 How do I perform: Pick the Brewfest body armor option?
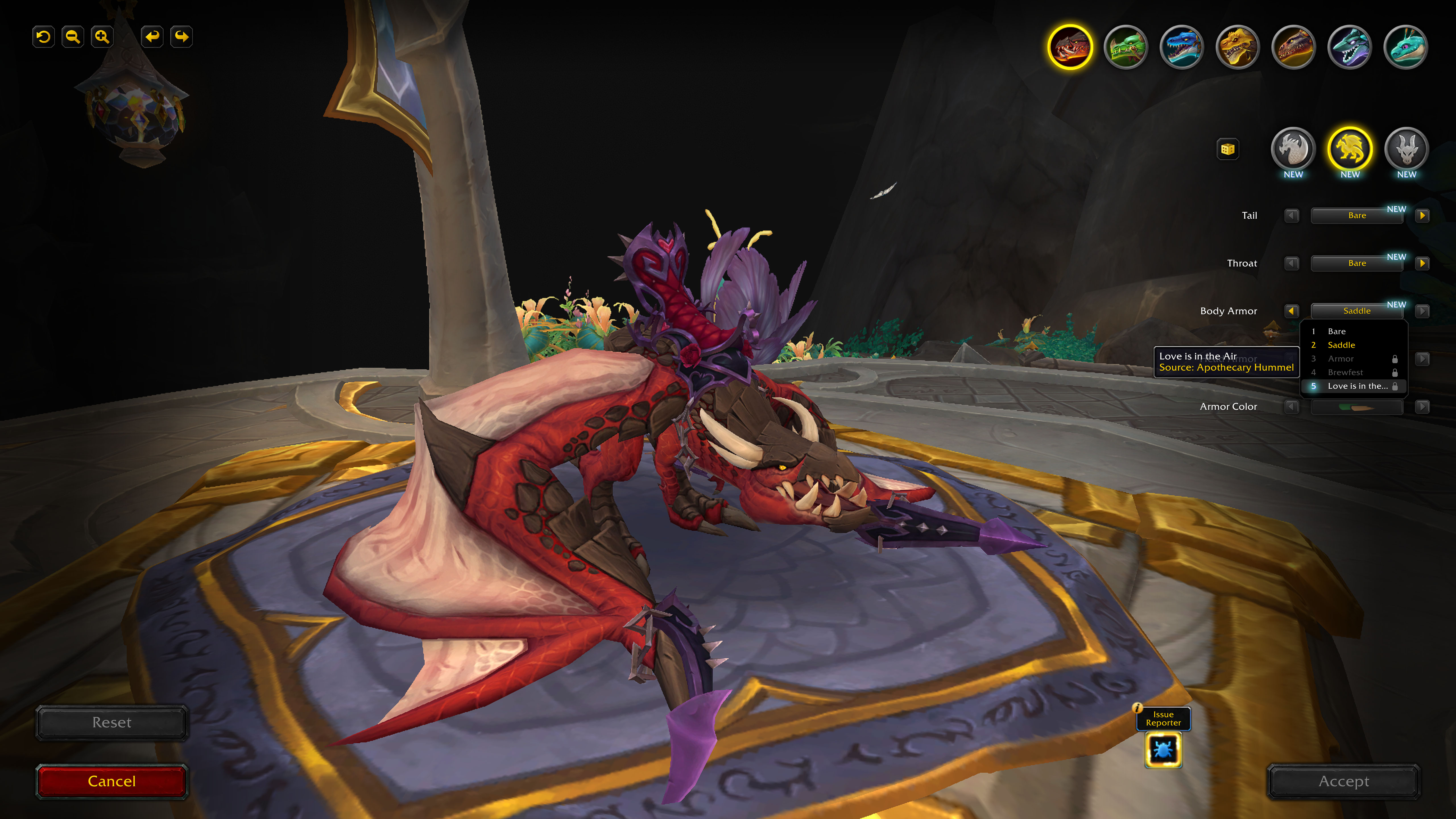pos(1345,373)
